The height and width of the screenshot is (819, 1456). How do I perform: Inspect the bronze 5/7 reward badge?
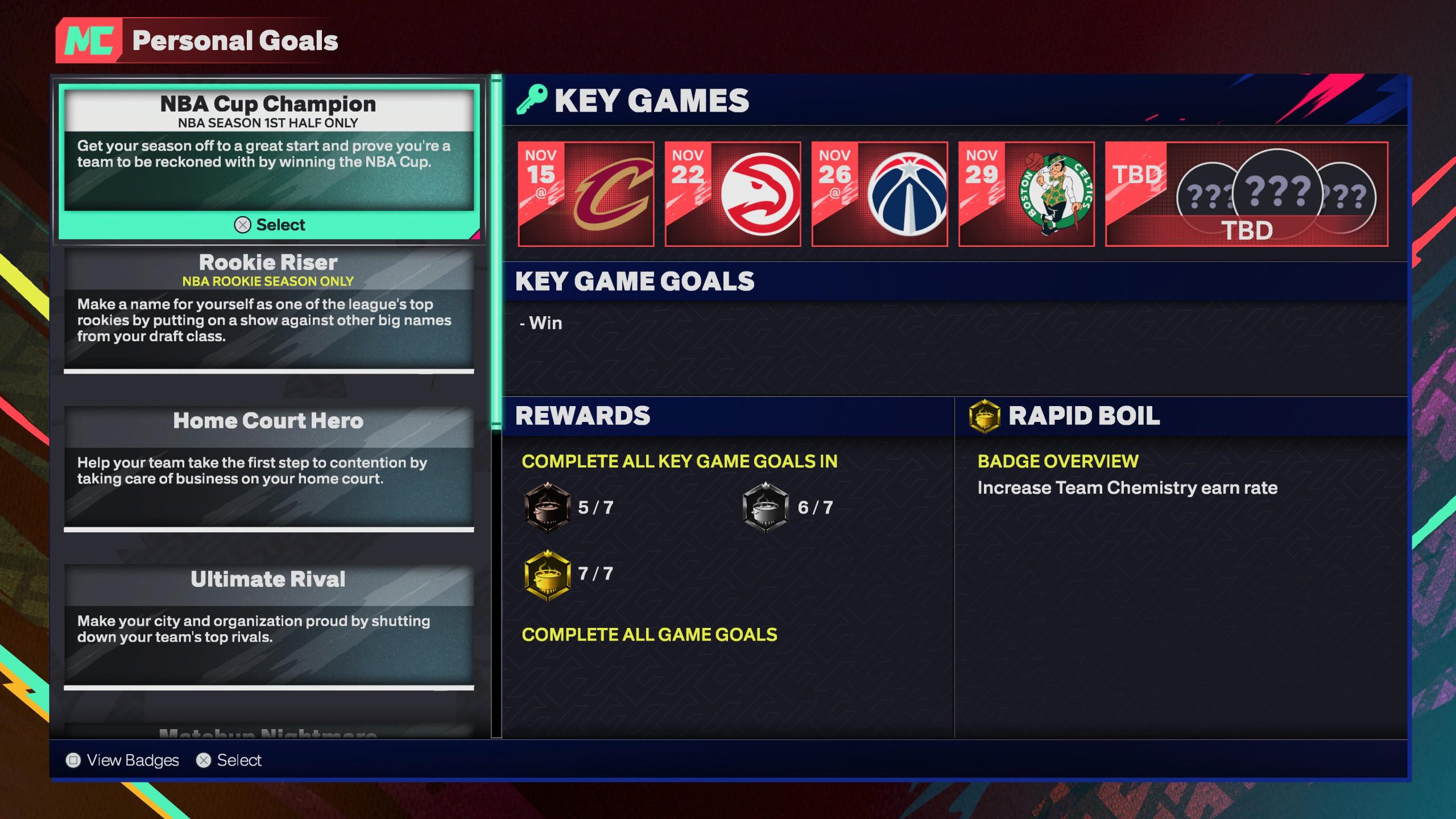pyautogui.click(x=547, y=507)
